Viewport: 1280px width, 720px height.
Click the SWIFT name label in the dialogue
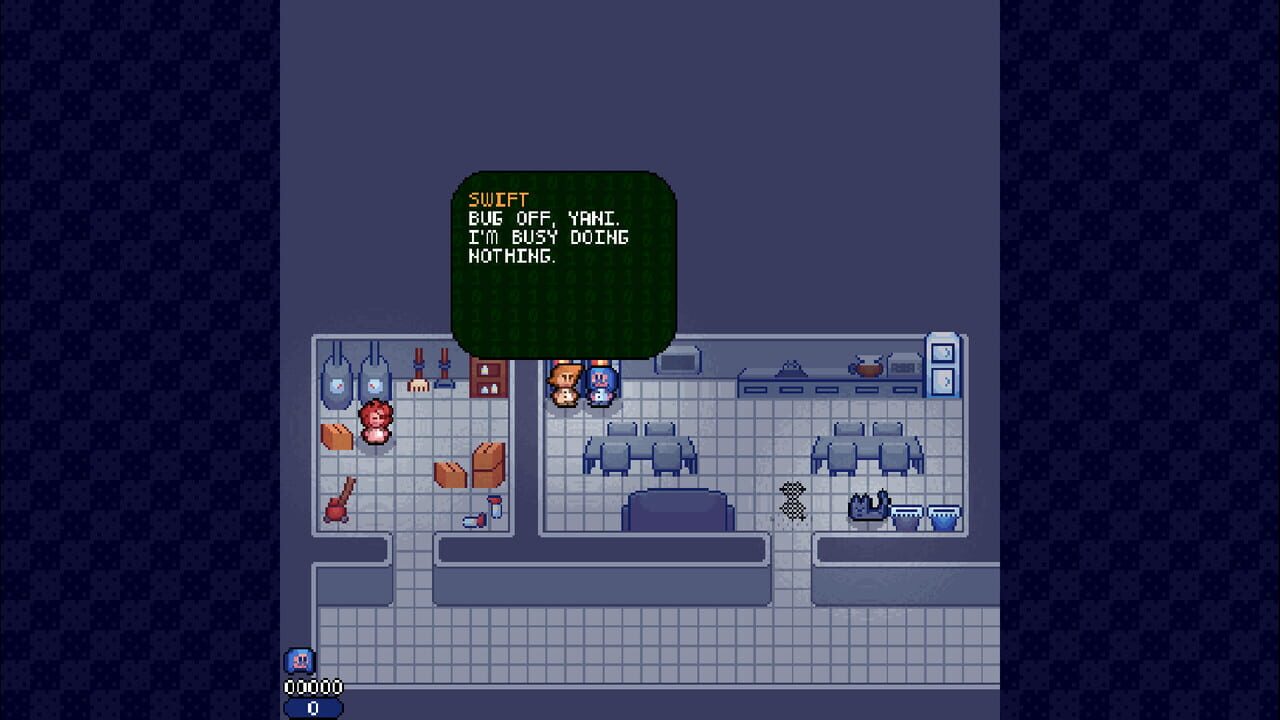(x=496, y=200)
